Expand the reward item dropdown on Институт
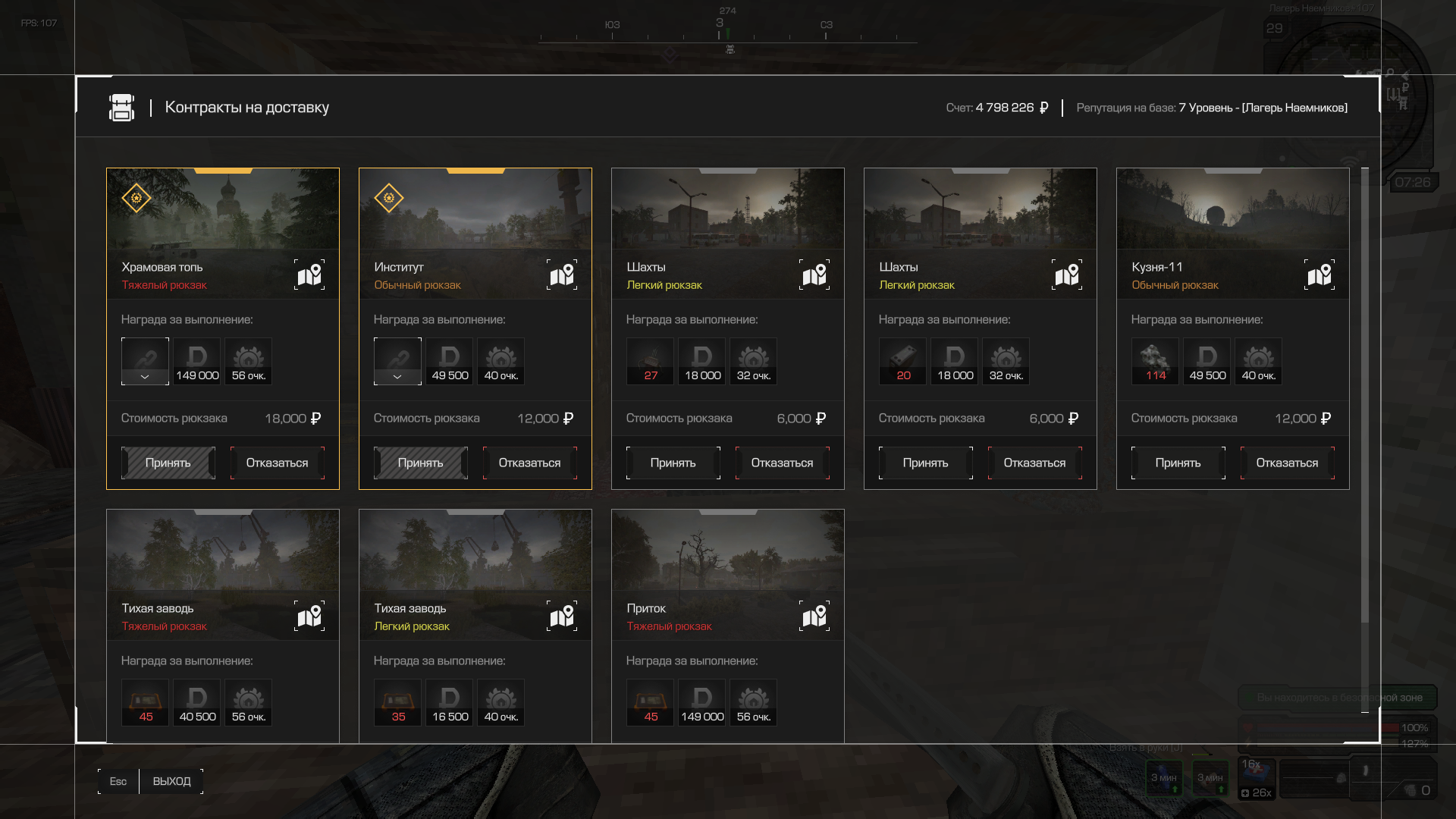Screen dimensions: 1456x819 pyautogui.click(x=397, y=376)
